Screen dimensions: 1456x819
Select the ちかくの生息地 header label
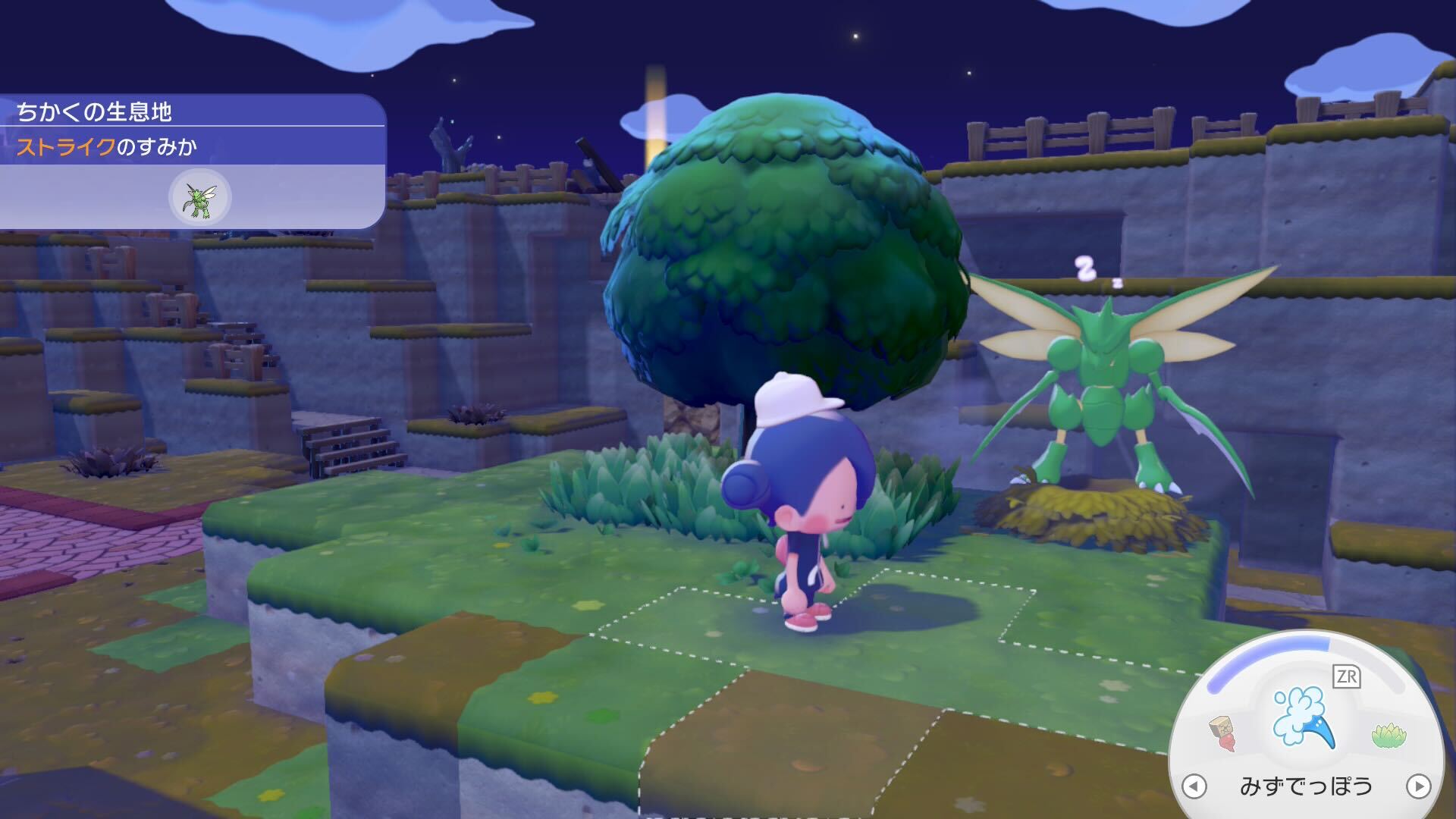pyautogui.click(x=95, y=110)
